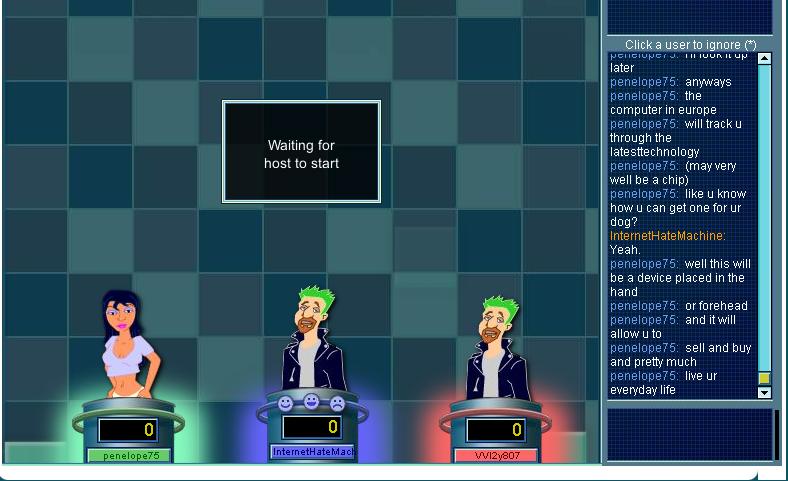Click penelope75's name beside "anyways" in chat

pyautogui.click(x=644, y=82)
